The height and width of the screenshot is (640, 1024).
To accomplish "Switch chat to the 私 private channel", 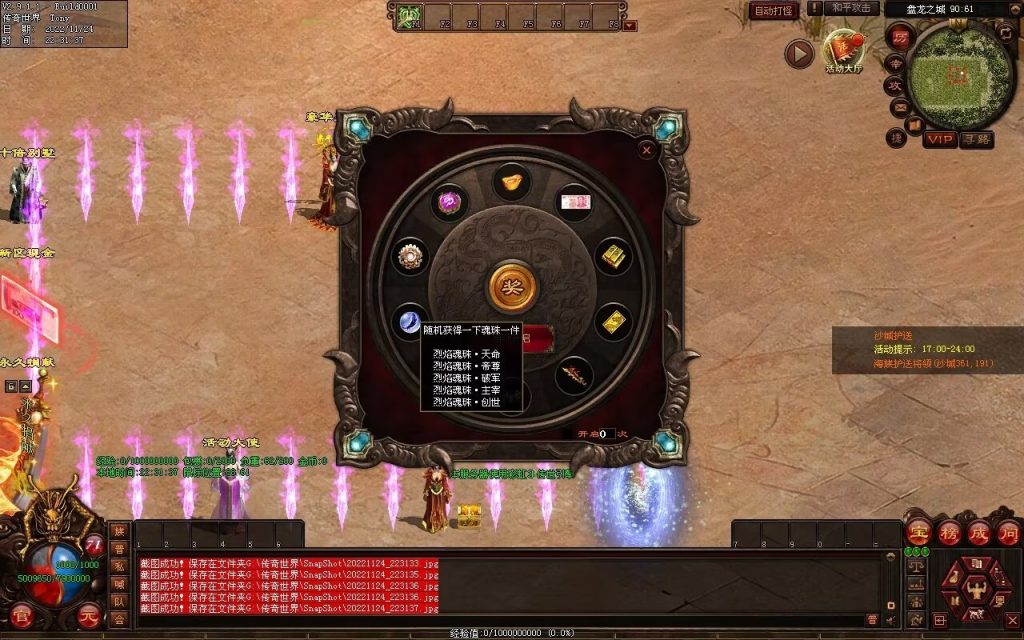I will pos(119,566).
